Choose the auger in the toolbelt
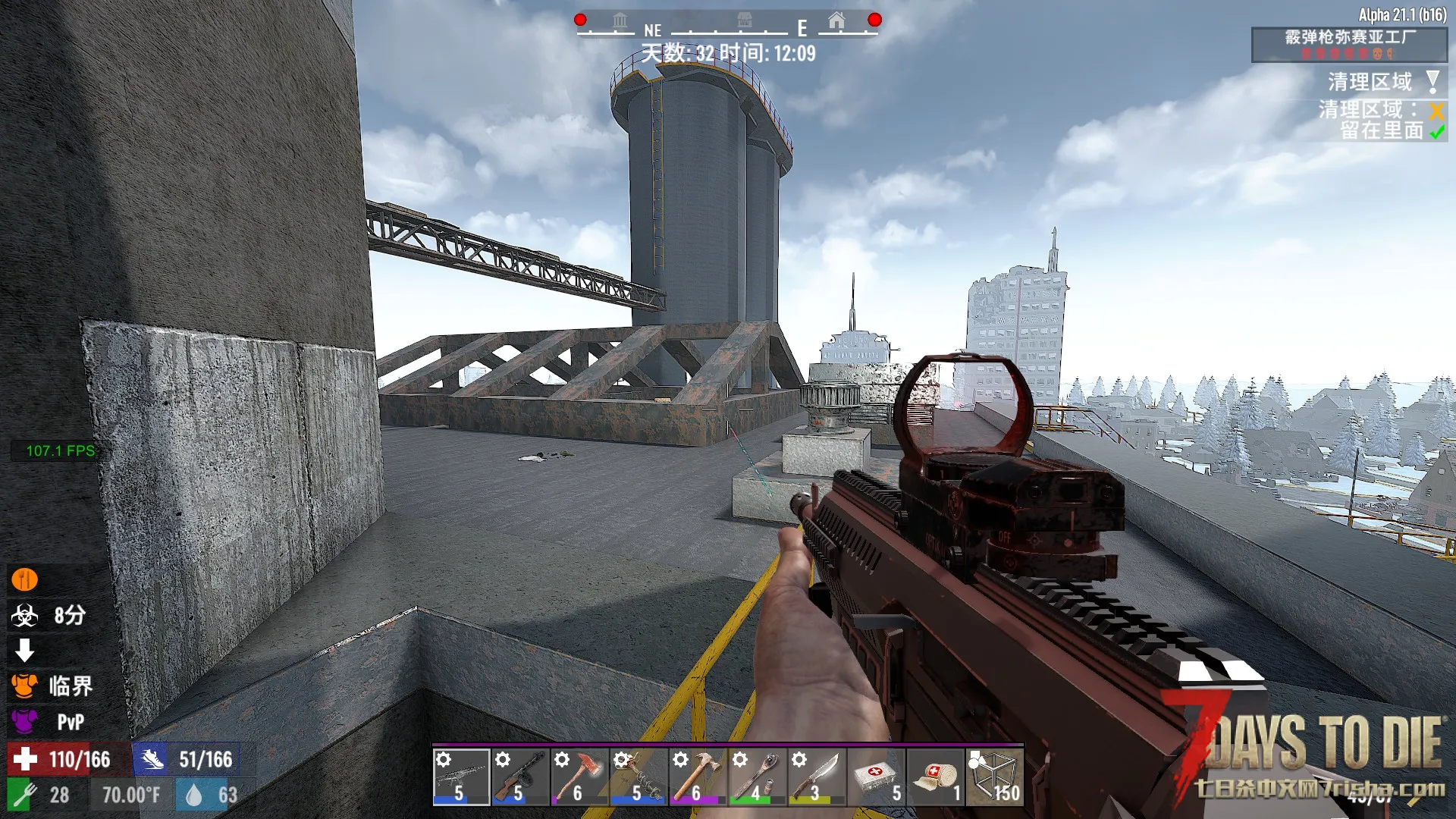The height and width of the screenshot is (819, 1456). (639, 777)
